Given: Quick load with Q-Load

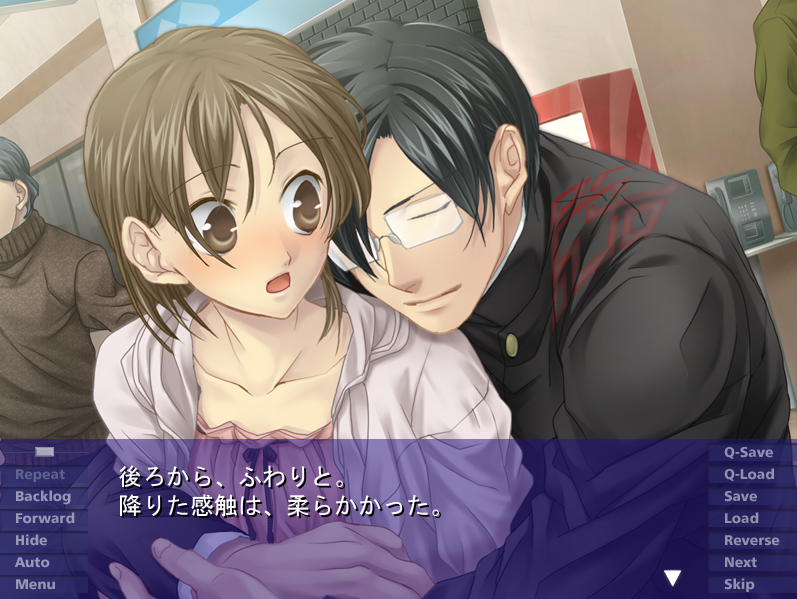Looking at the screenshot, I should click(x=748, y=475).
